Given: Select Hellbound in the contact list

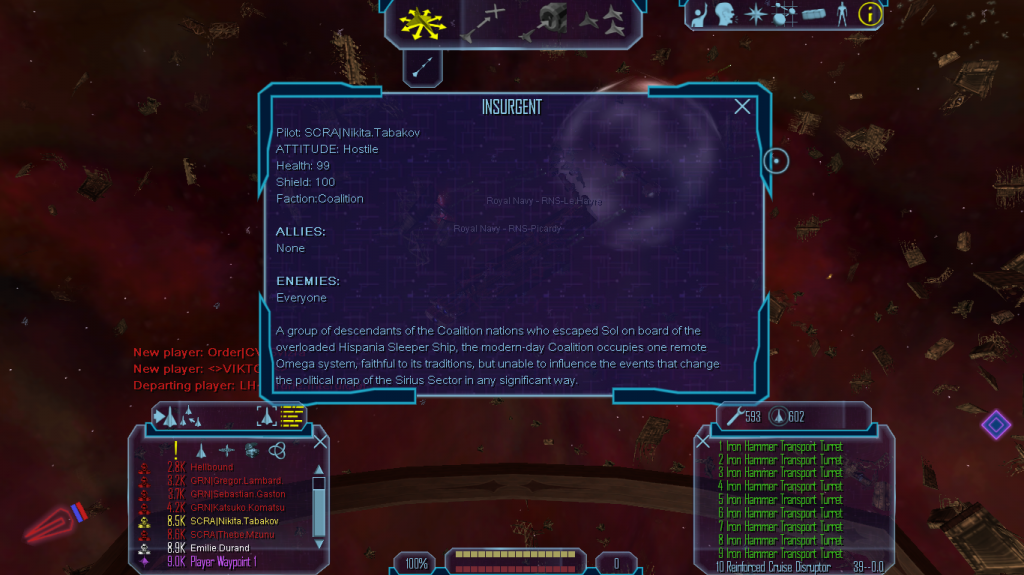Looking at the screenshot, I should pyautogui.click(x=211, y=467).
